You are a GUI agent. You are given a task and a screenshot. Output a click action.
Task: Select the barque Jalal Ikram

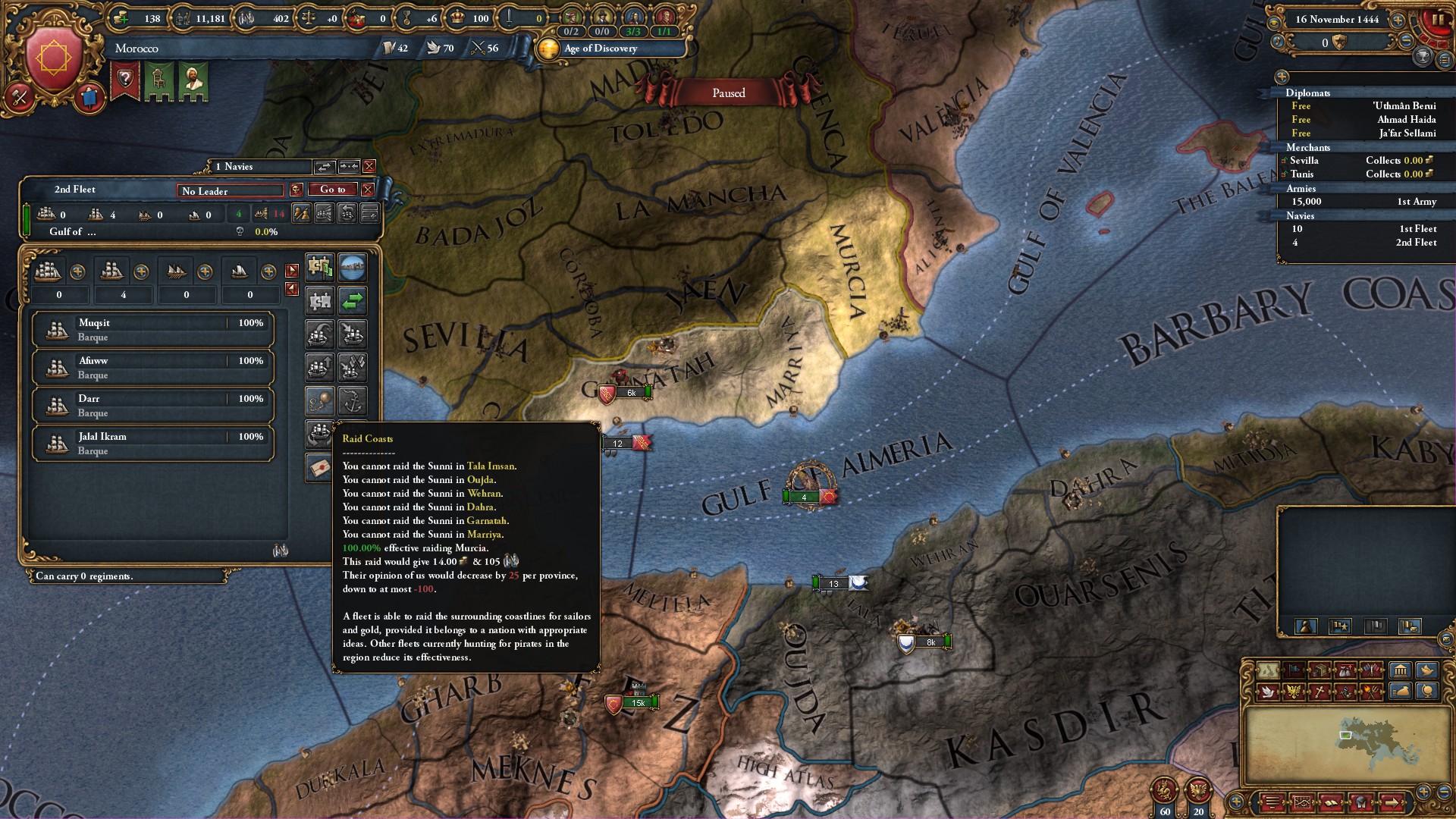(152, 444)
